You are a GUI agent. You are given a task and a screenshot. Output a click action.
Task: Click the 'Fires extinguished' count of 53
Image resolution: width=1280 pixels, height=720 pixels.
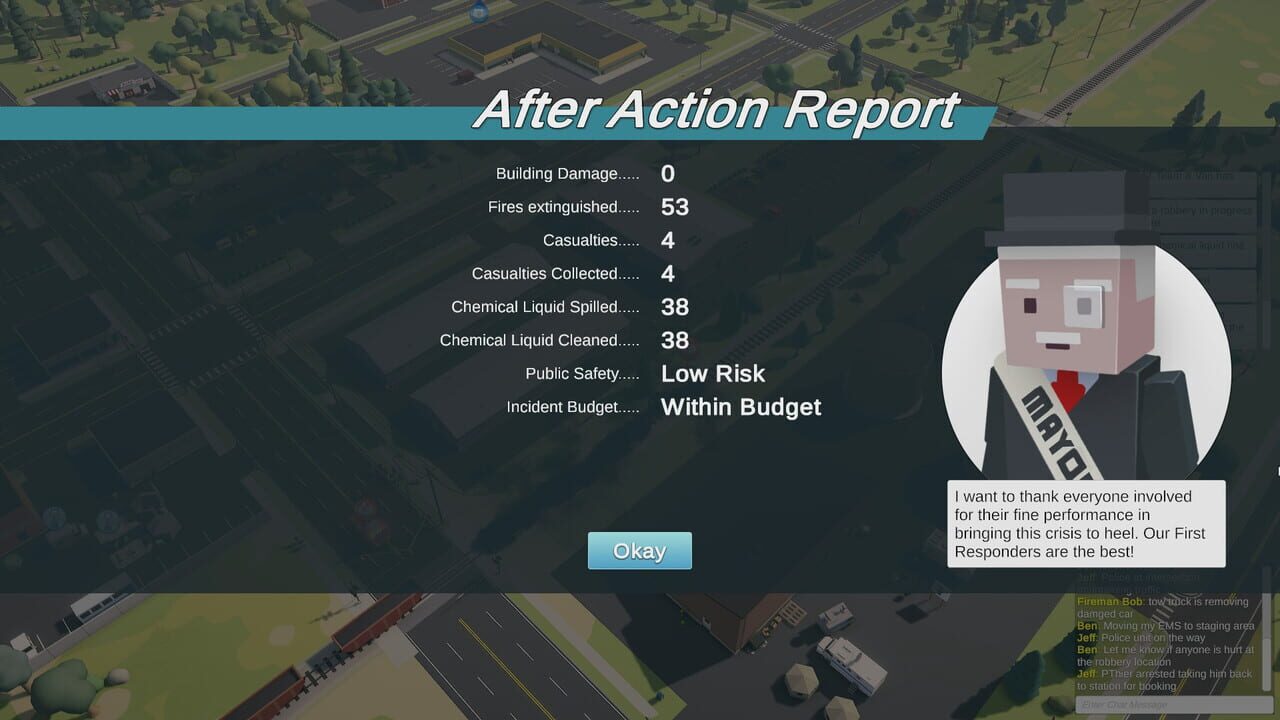(675, 207)
